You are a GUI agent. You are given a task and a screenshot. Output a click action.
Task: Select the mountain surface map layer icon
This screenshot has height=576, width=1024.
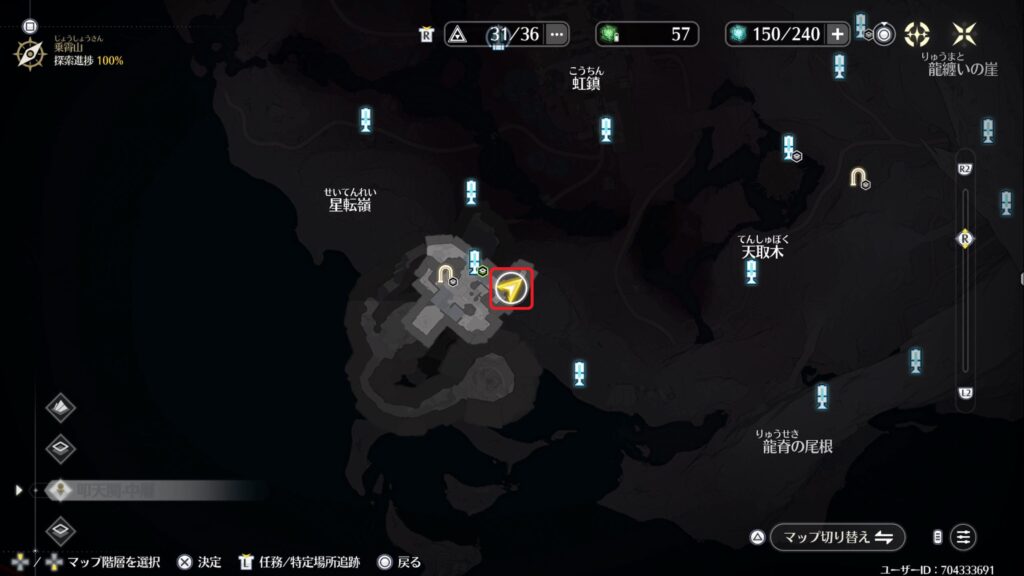(61, 408)
